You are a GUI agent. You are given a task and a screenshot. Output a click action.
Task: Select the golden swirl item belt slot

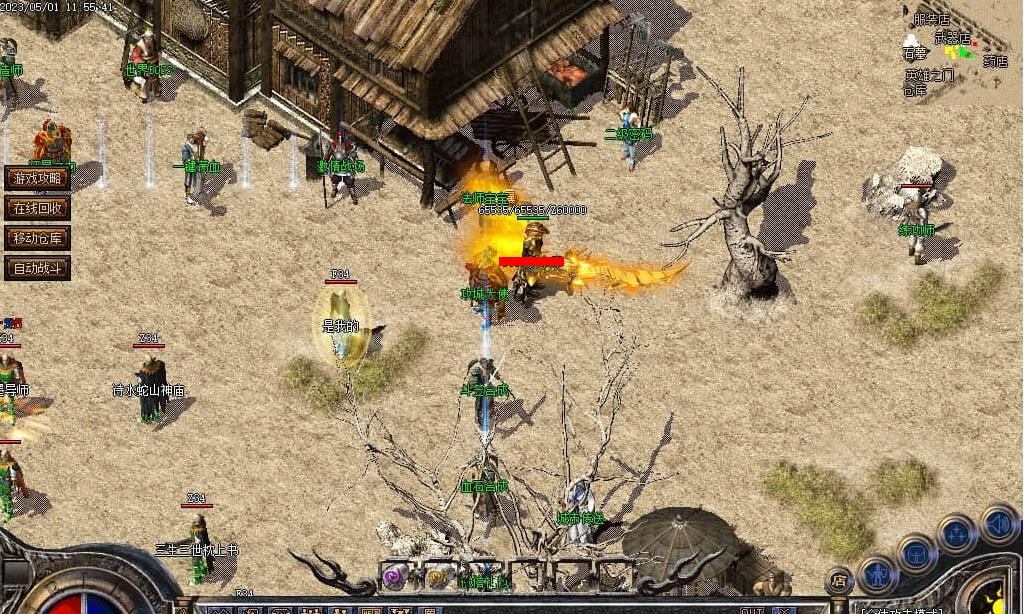[437, 576]
